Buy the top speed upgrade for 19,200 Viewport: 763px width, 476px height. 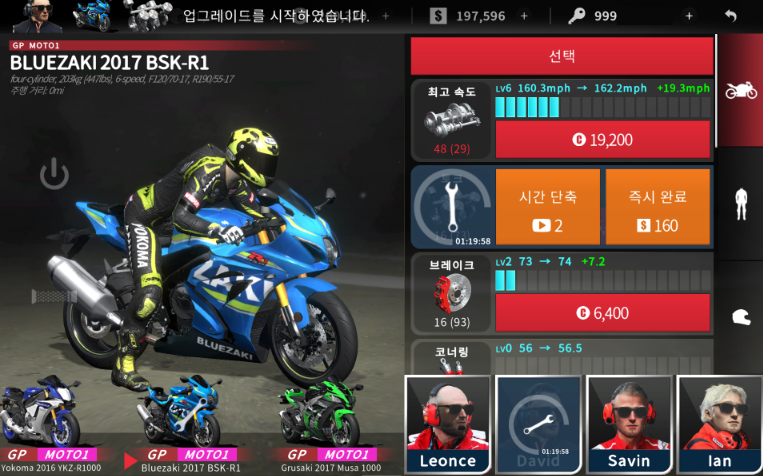pos(603,140)
